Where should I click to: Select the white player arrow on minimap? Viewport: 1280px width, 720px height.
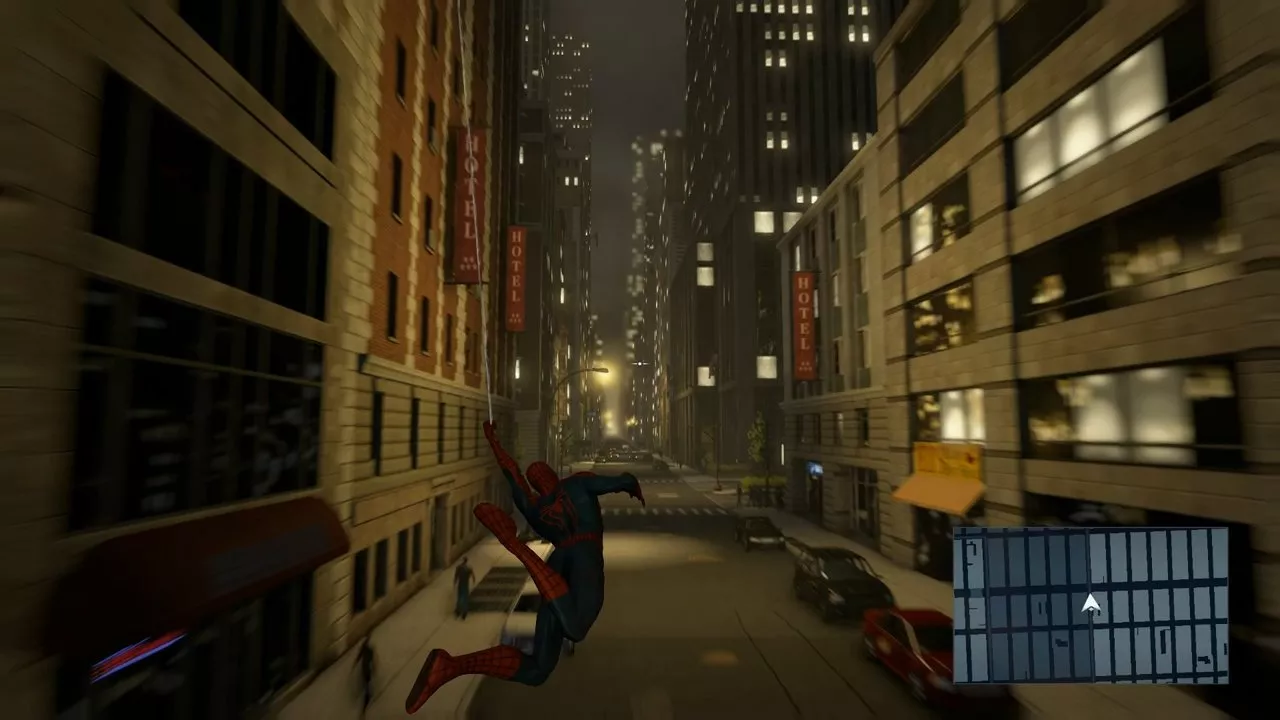coord(1091,604)
